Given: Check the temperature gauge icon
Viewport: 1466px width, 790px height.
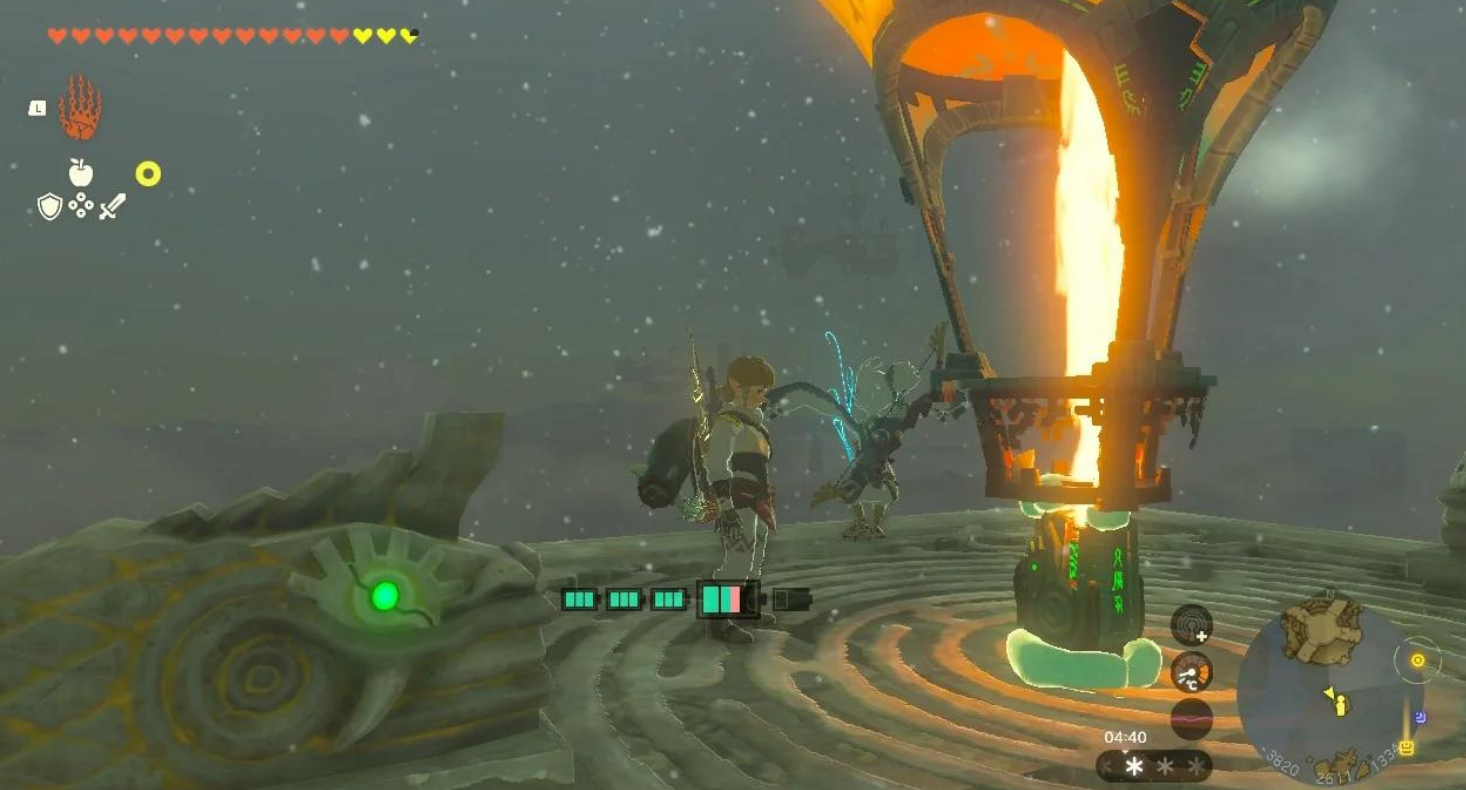Looking at the screenshot, I should [1191, 671].
